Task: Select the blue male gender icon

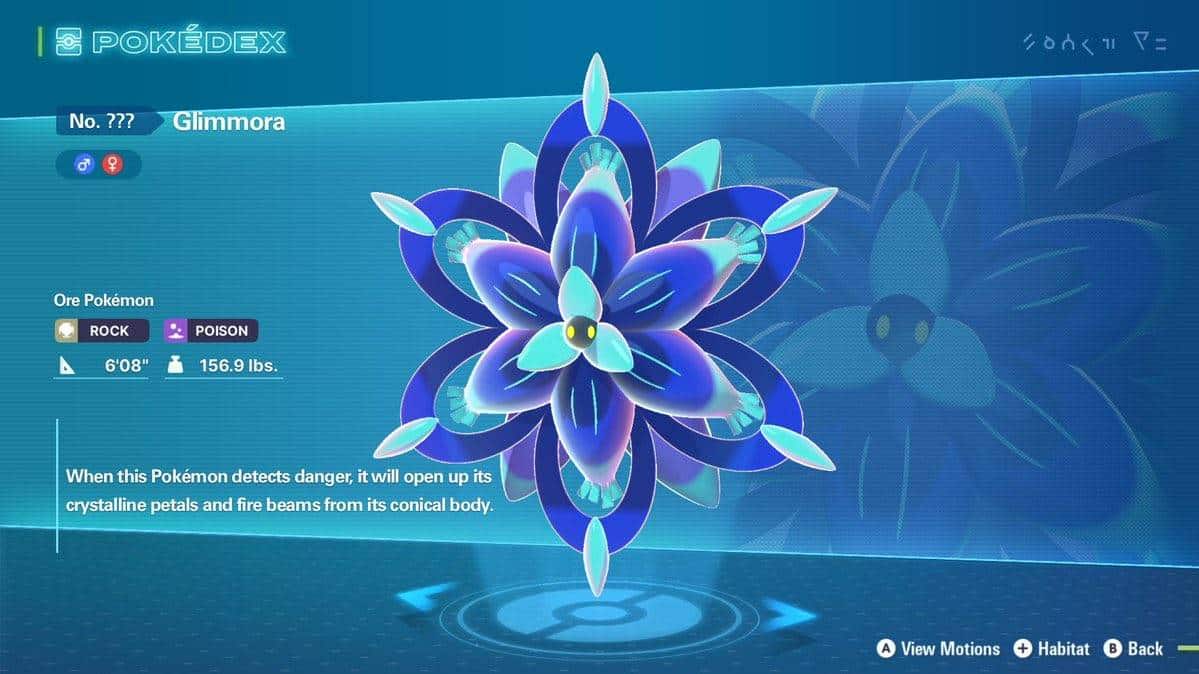Action: (84, 164)
